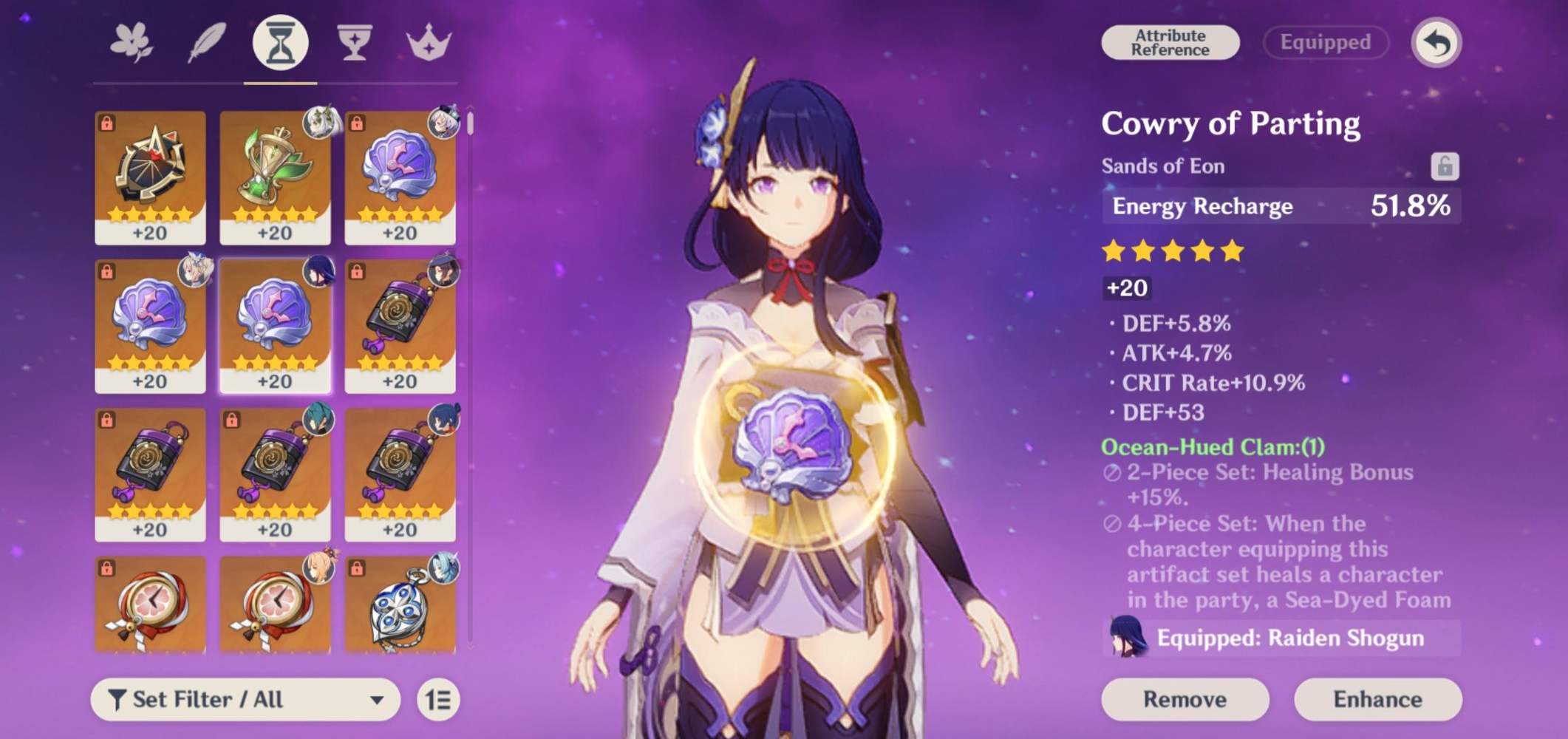Toggle the Equipped filter button
Viewport: 1568px width, 739px height.
[x=1325, y=43]
